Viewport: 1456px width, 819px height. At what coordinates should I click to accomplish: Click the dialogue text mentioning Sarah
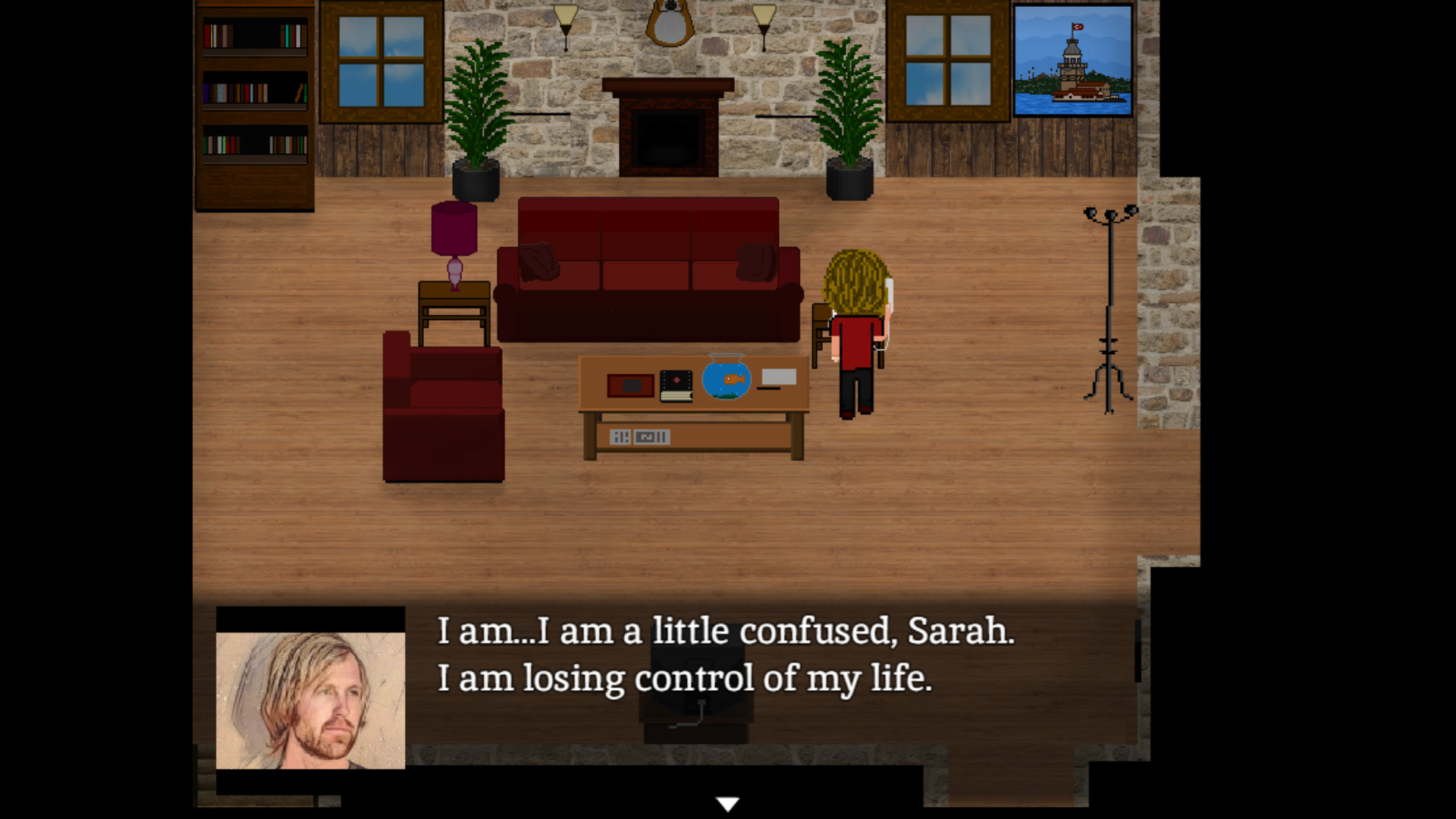[724, 631]
